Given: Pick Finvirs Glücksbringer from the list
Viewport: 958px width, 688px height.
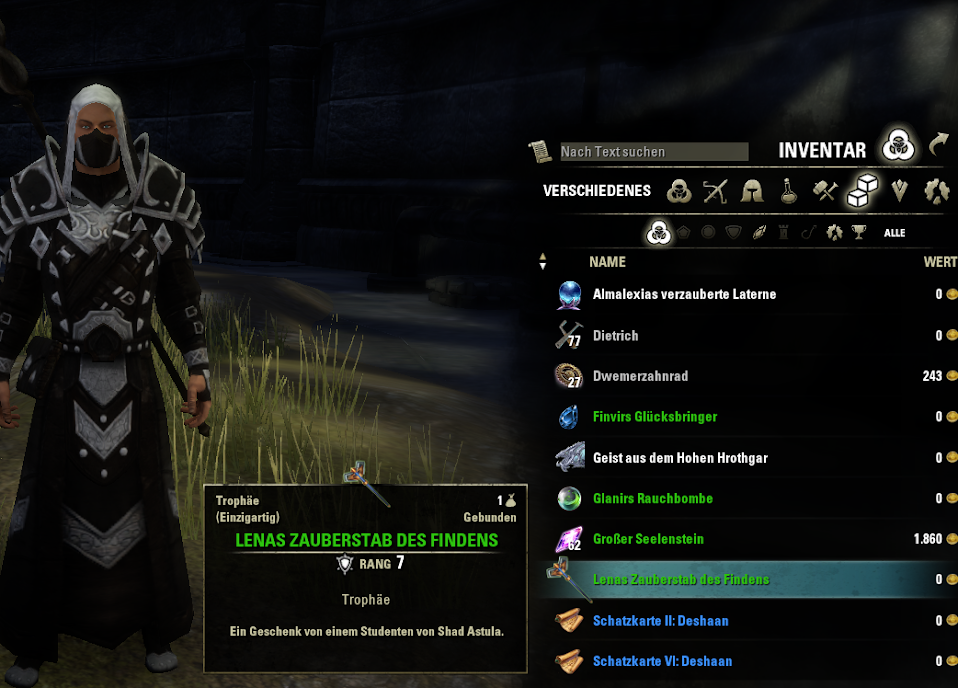Looking at the screenshot, I should pyautogui.click(x=654, y=417).
